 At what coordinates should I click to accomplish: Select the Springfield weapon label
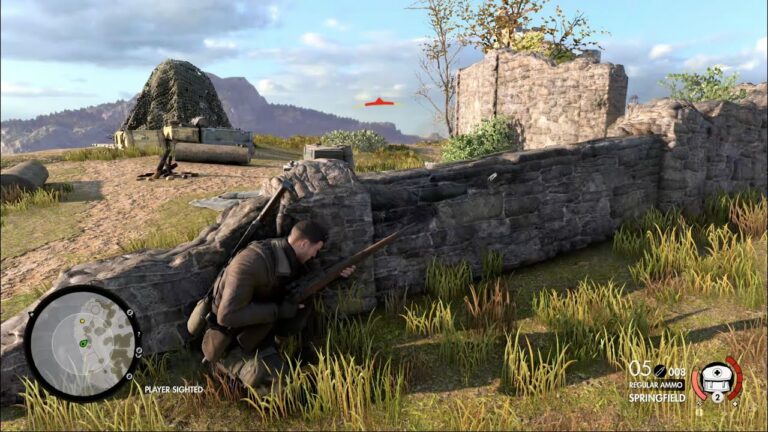657,397
